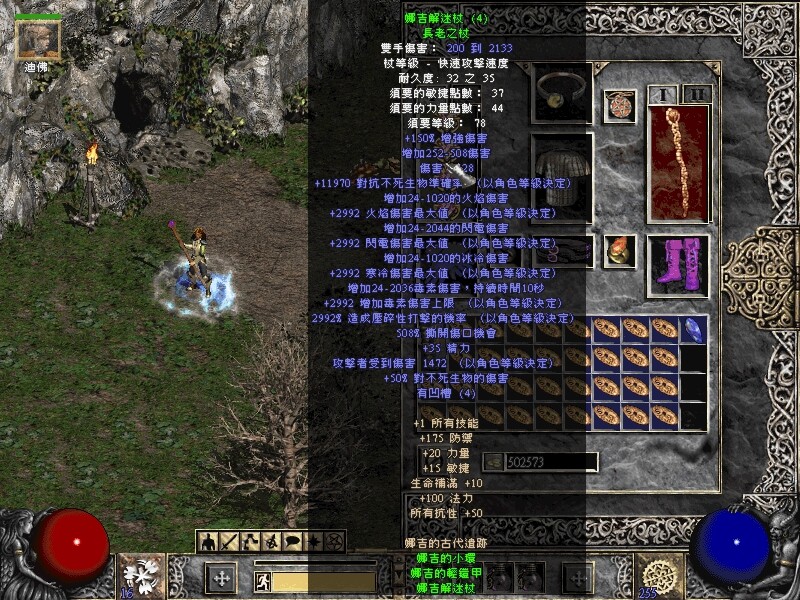Switch to weapon set I tab

point(663,94)
